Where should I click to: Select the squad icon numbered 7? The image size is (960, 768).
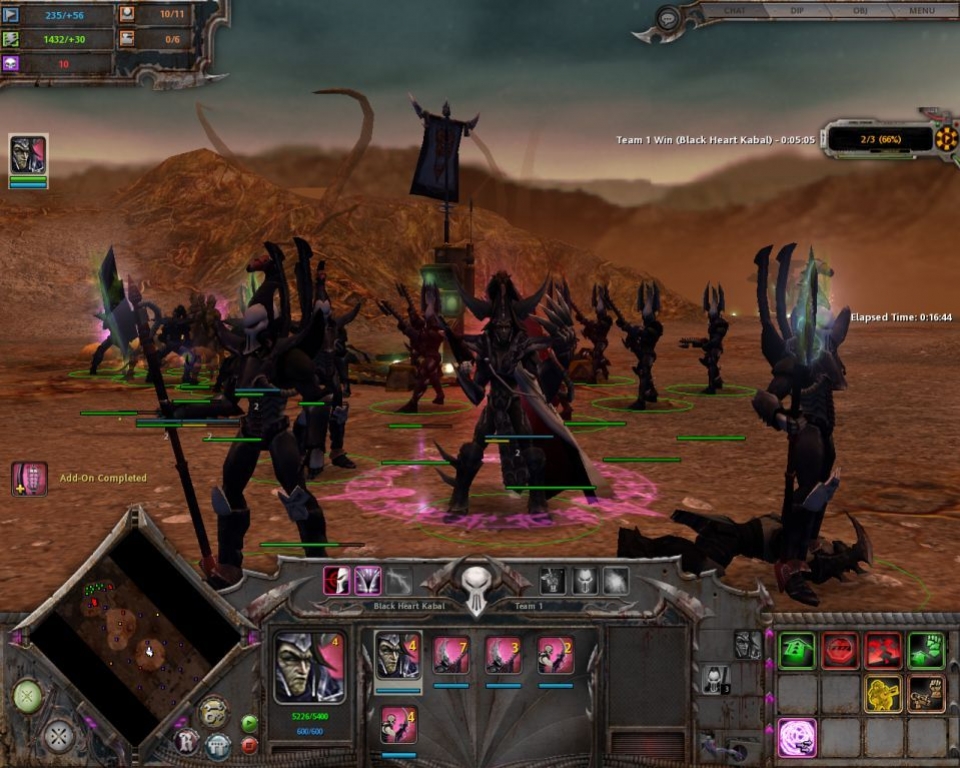(x=451, y=656)
